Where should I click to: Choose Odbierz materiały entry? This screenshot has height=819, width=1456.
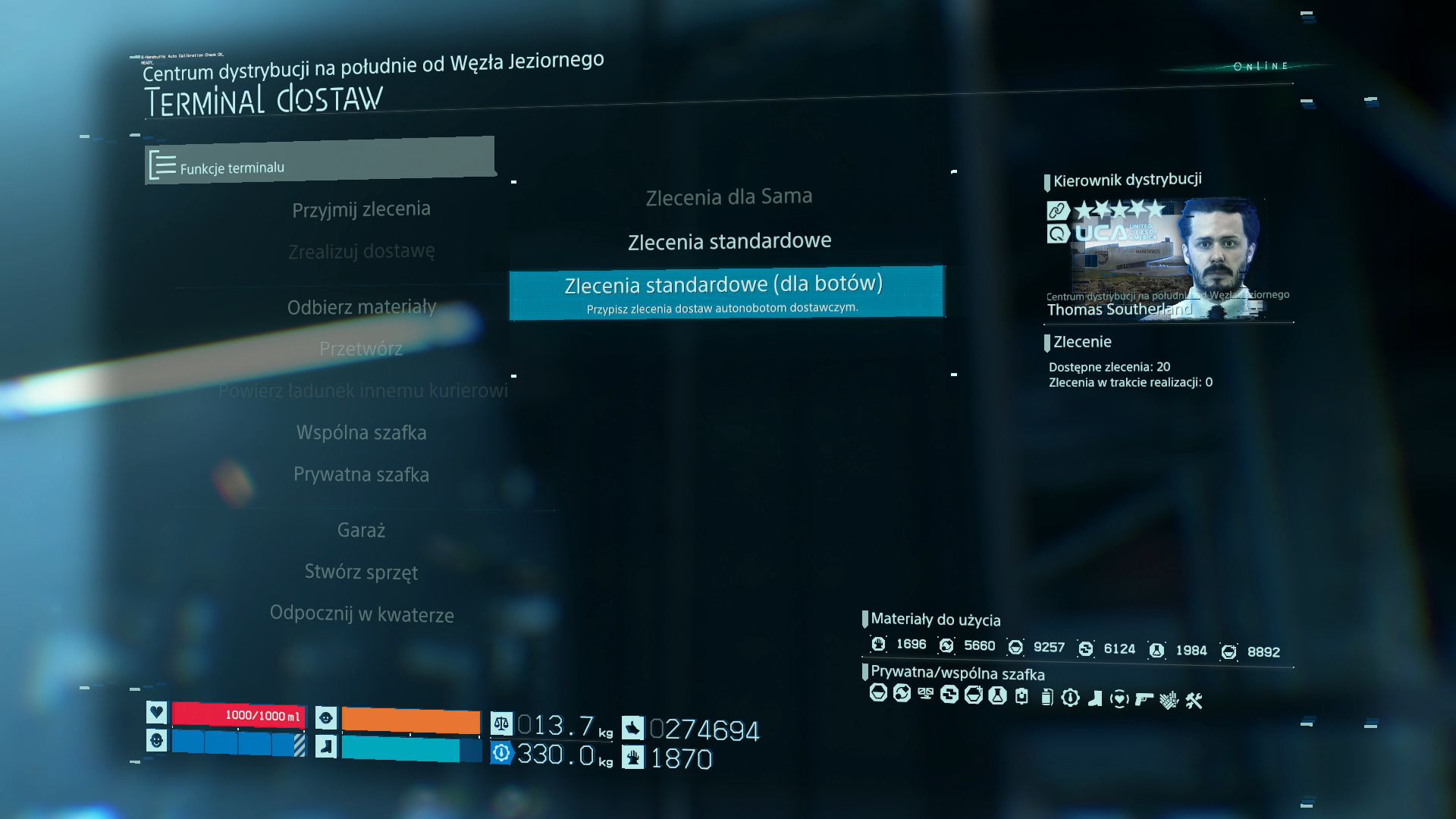[x=361, y=307]
